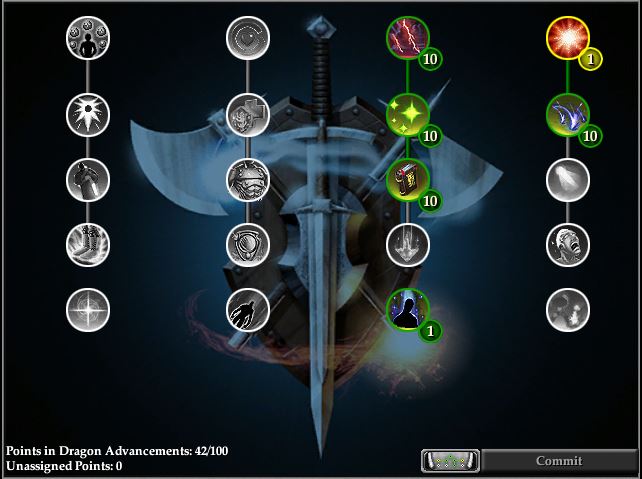This screenshot has height=479, width=642.
Task: Select the fist with cross advancement
Action: click(x=247, y=115)
